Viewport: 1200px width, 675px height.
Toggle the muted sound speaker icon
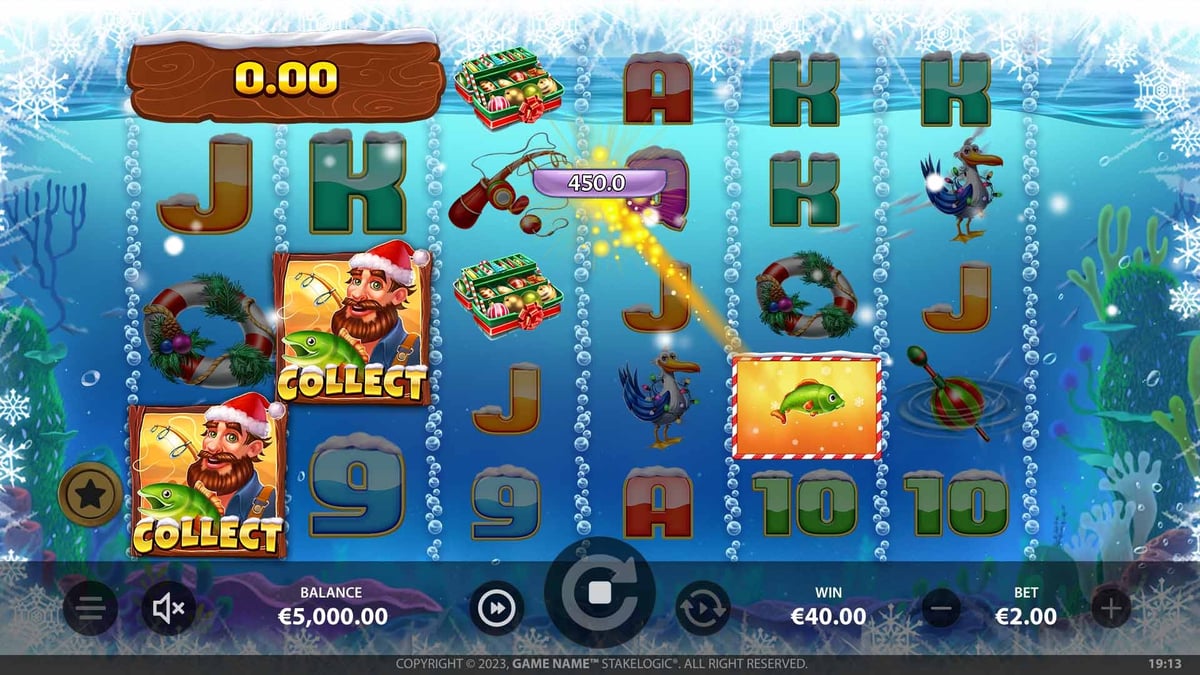pos(168,608)
